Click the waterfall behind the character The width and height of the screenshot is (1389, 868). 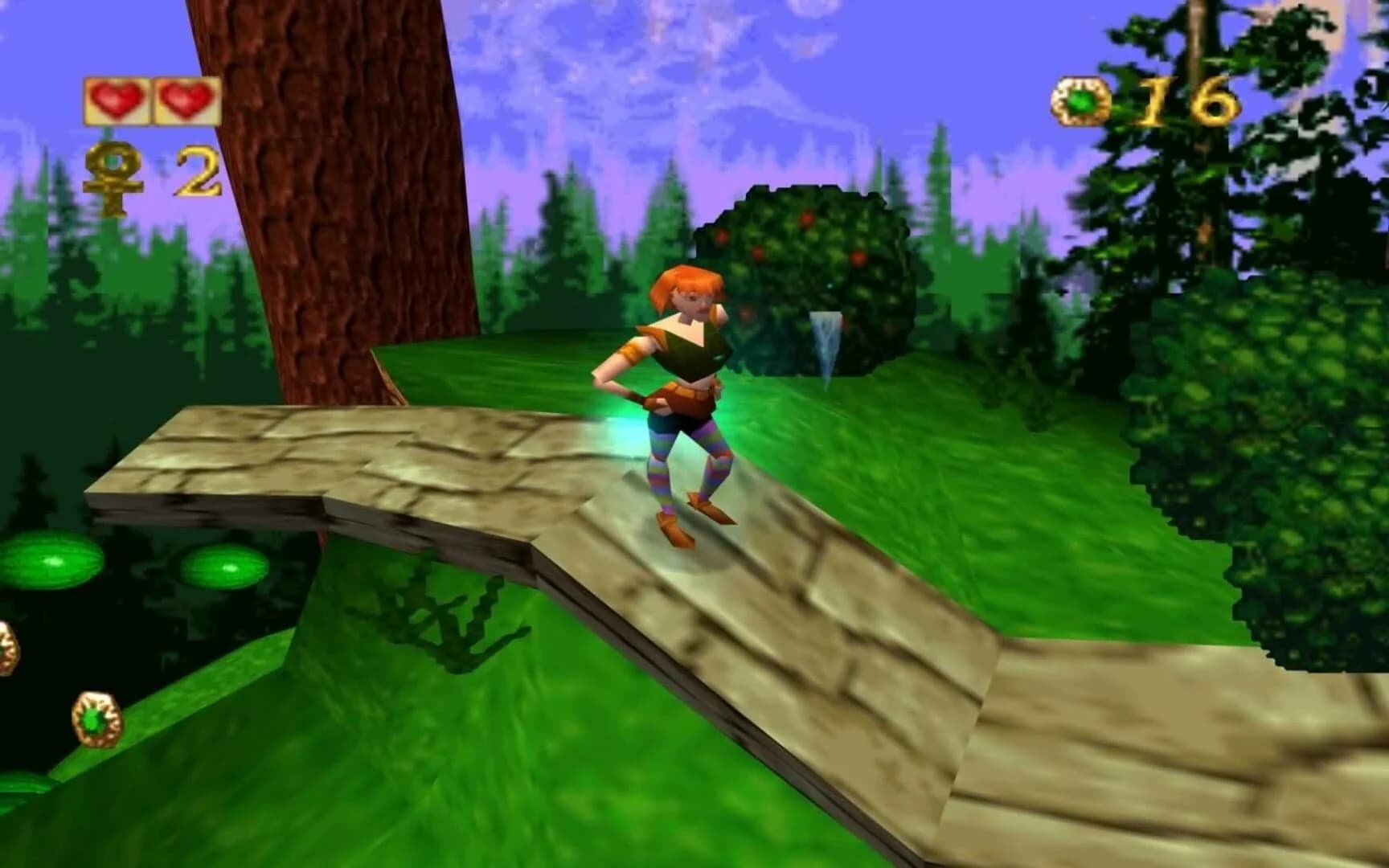827,341
